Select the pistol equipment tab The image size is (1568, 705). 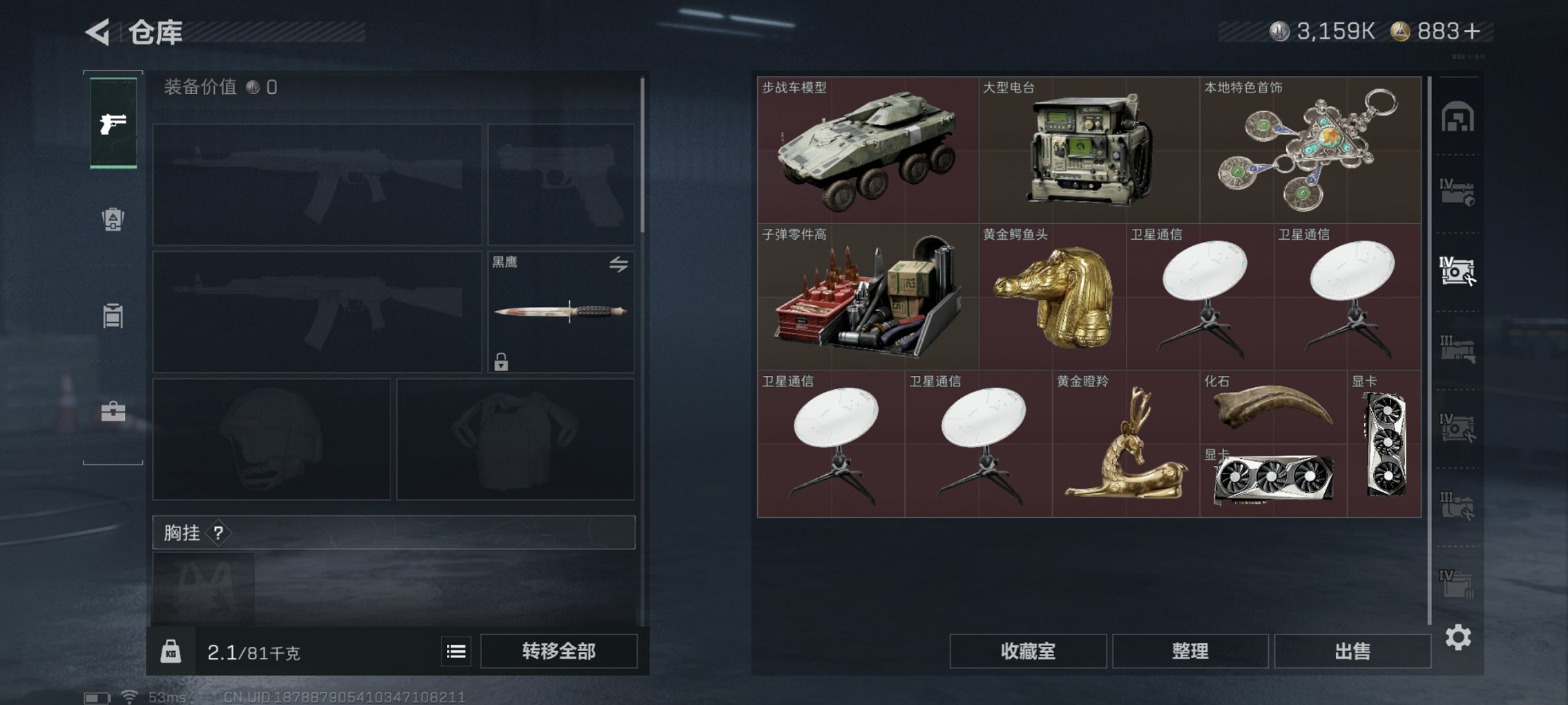114,124
